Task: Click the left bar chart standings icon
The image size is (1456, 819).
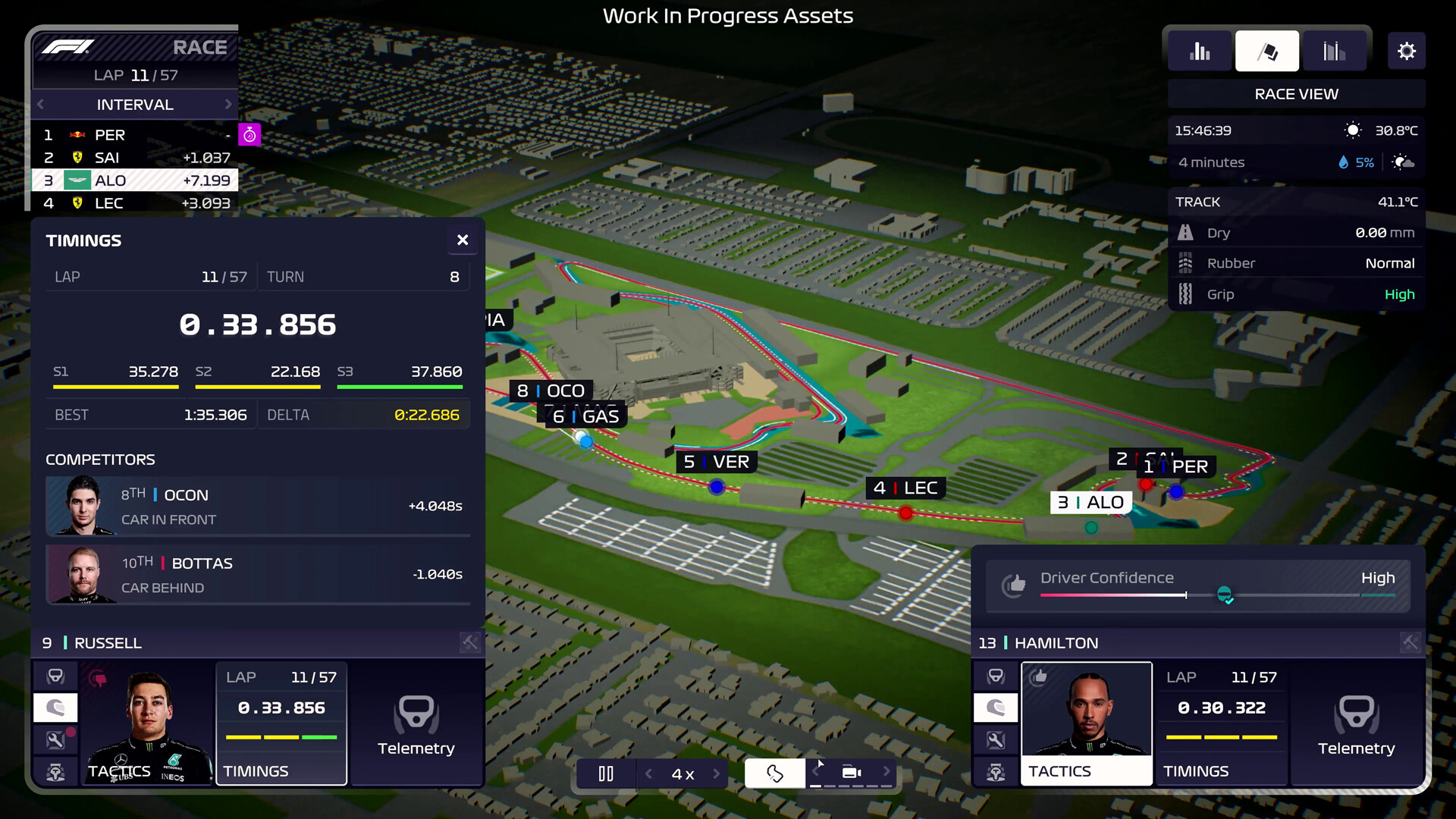Action: coord(1200,51)
